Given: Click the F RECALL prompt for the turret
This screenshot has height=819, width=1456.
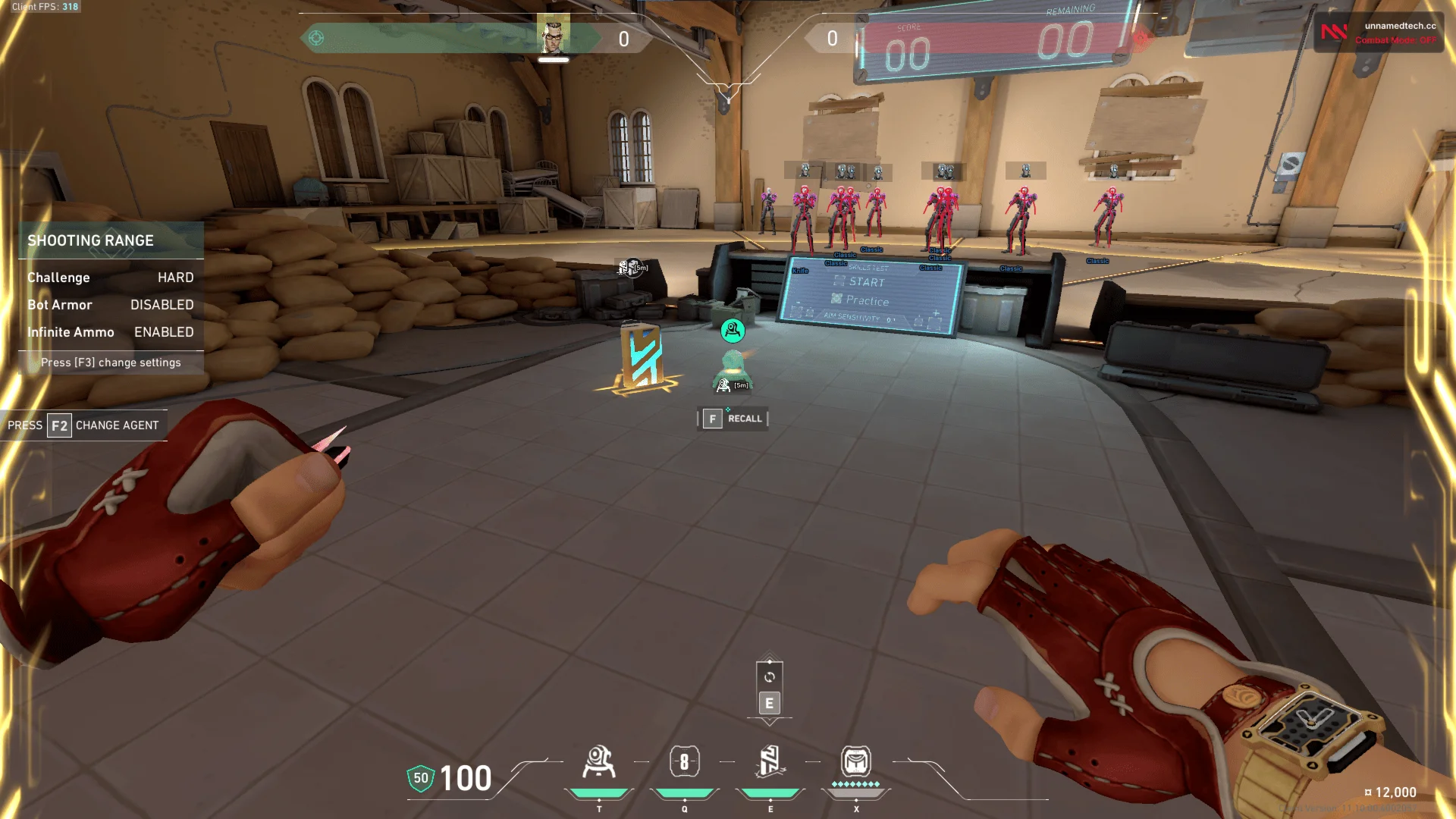Looking at the screenshot, I should tap(732, 419).
